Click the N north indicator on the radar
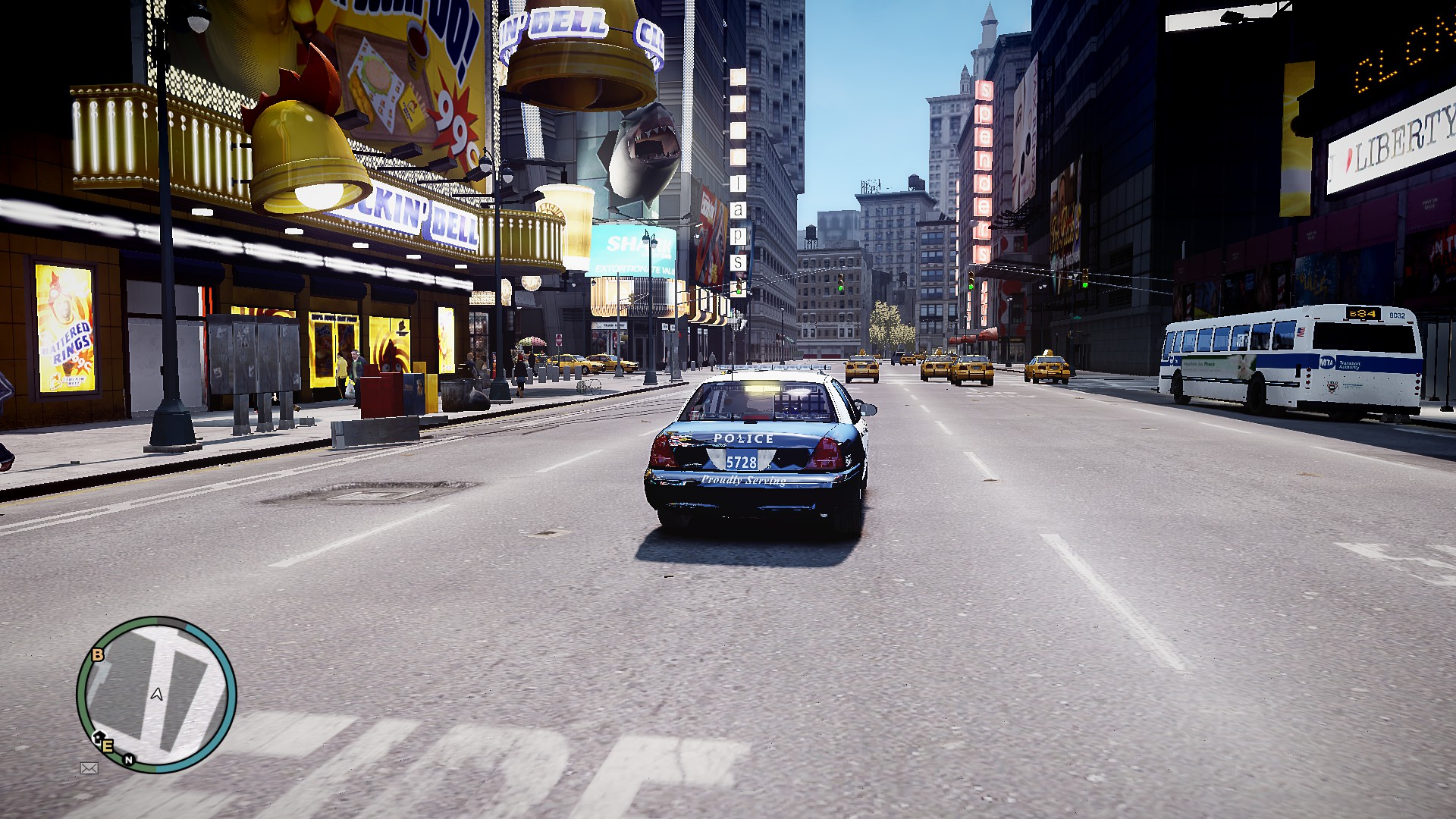1456x819 pixels. [129, 759]
